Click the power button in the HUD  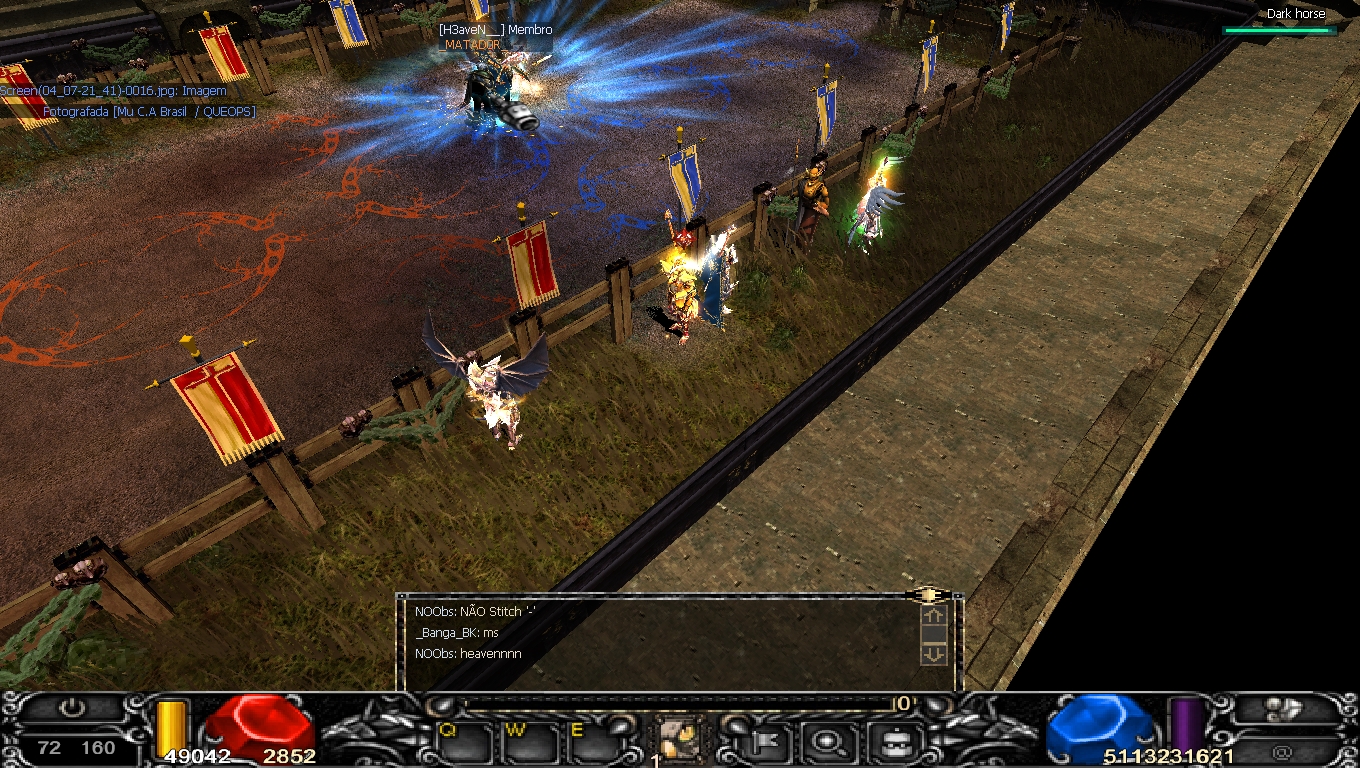[72, 708]
